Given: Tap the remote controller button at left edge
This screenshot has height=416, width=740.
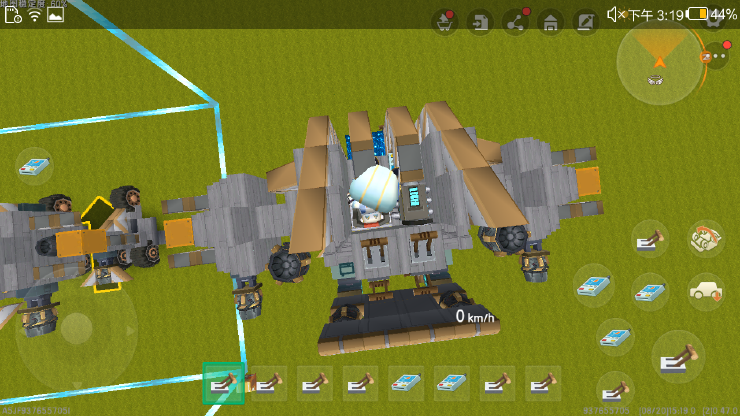Looking at the screenshot, I should coord(34,166).
